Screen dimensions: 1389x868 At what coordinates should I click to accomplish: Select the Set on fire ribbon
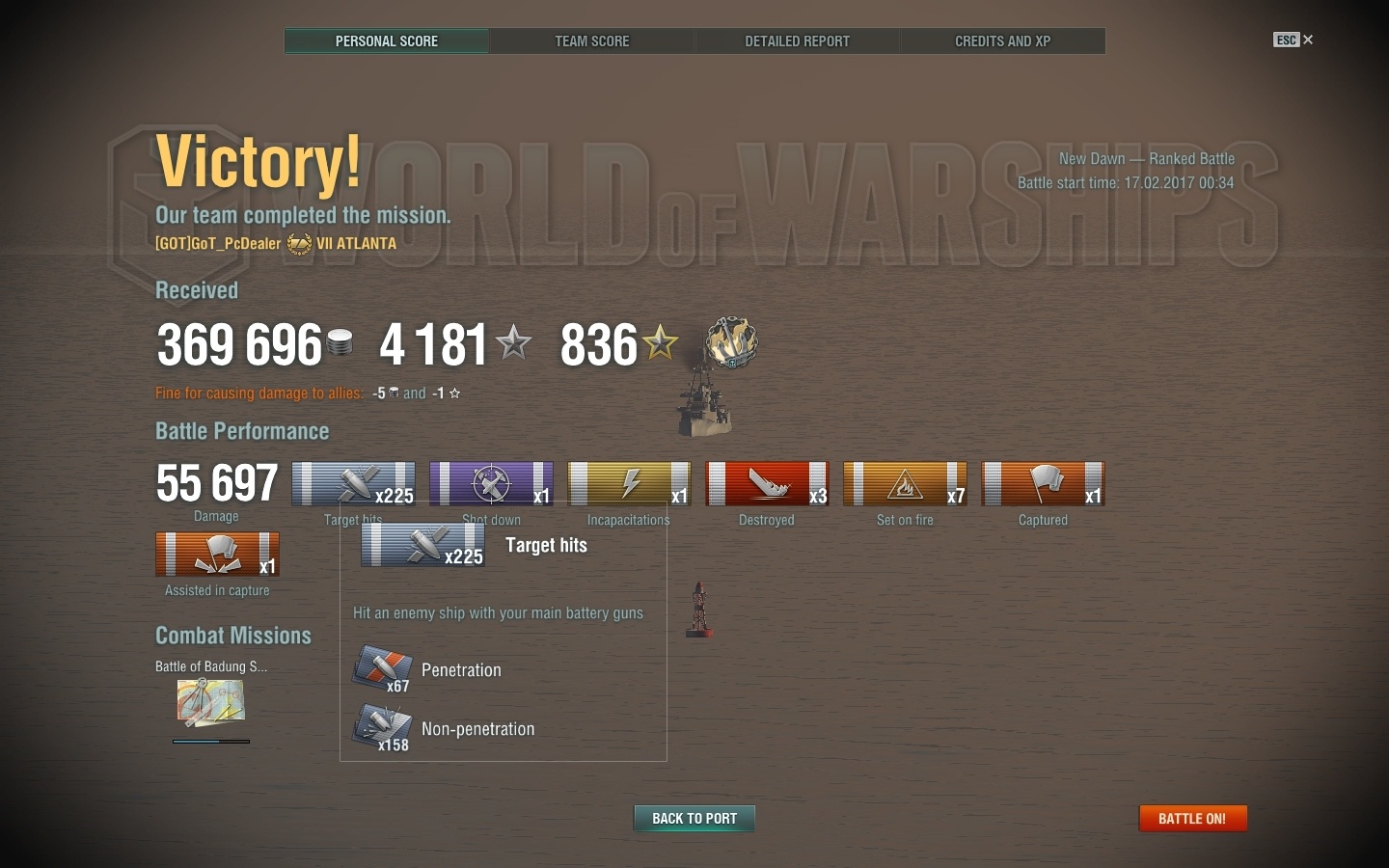(905, 483)
